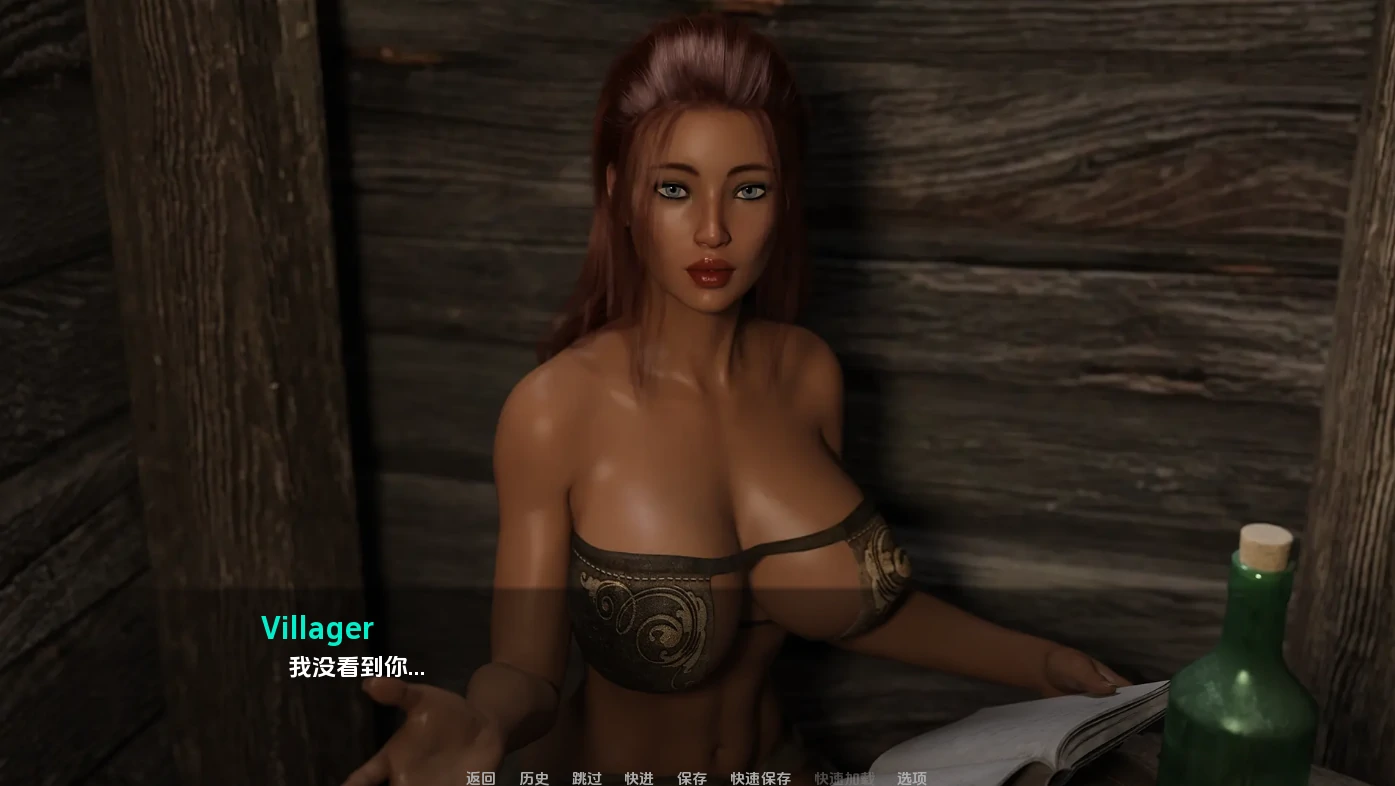
Task: Toggle 快进 (Fast-forward) mode
Action: [639, 778]
